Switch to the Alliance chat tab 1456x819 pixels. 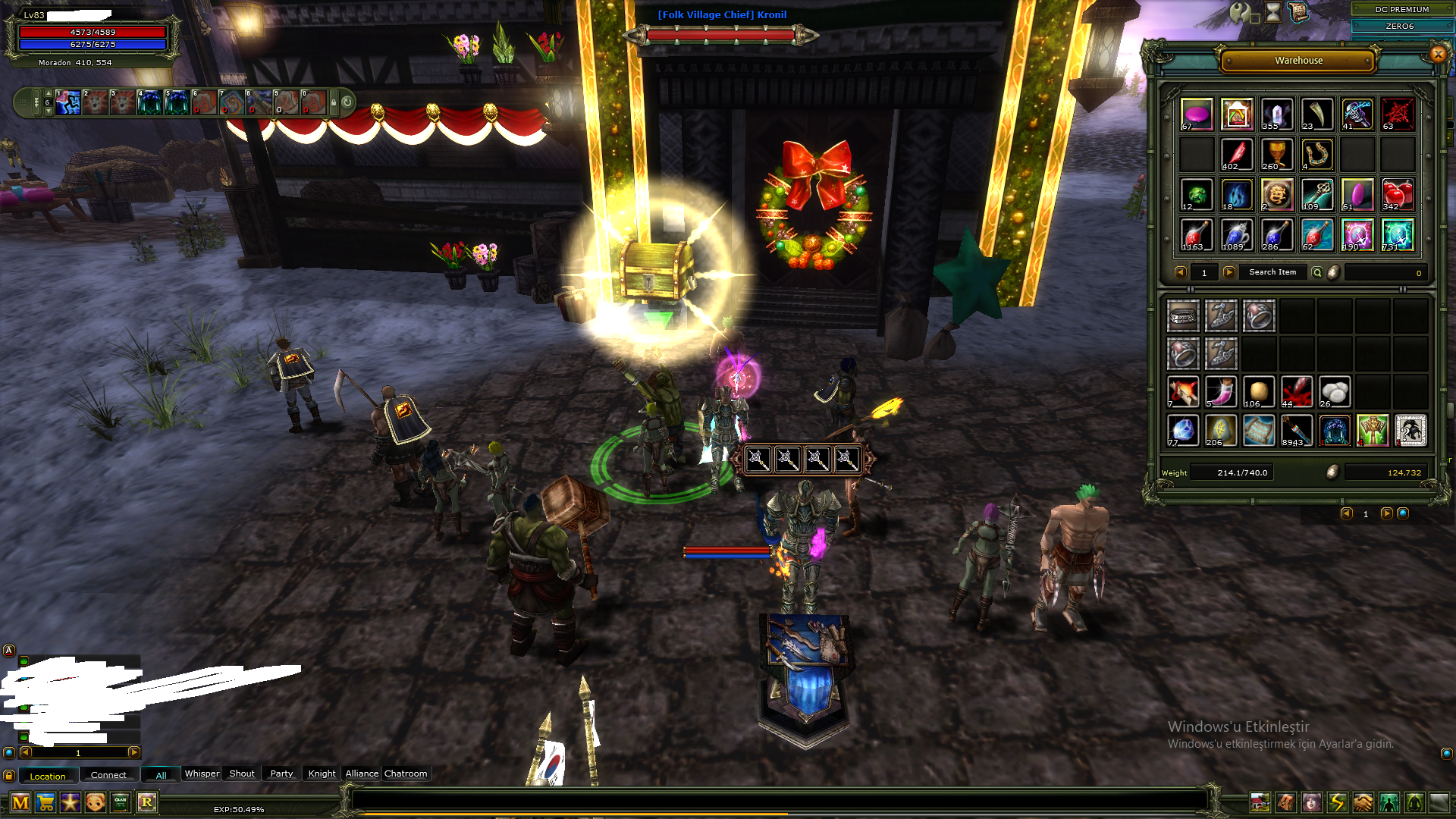[x=362, y=773]
